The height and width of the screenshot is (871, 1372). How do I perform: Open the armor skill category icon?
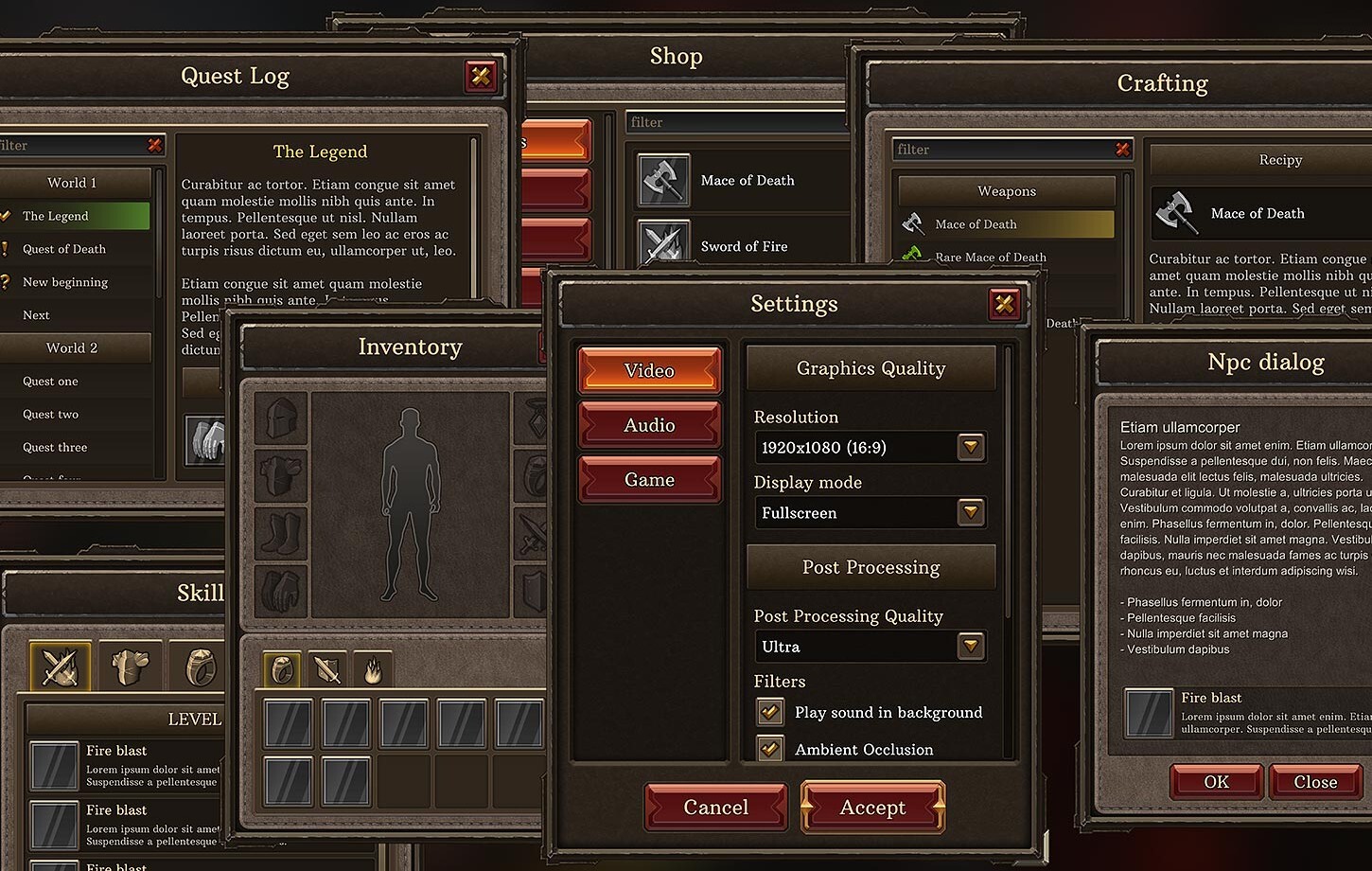coord(131,666)
